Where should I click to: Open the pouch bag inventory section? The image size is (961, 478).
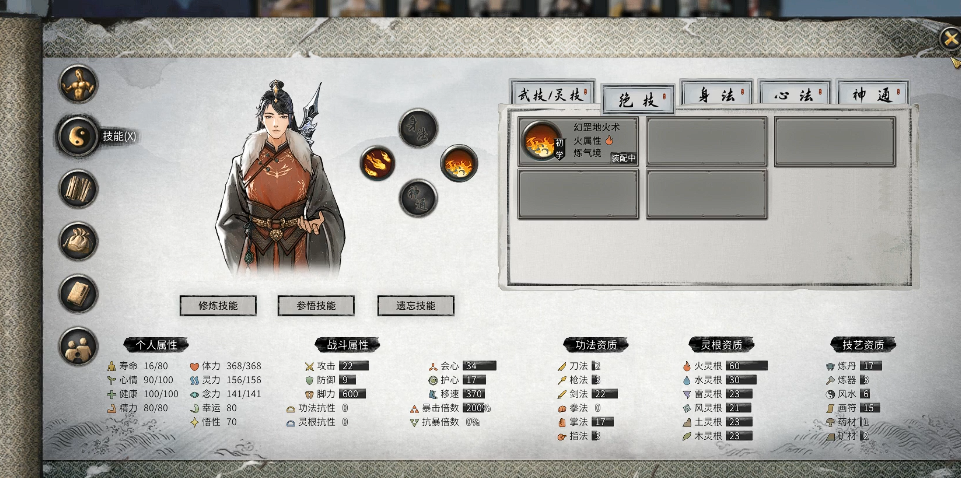tap(78, 241)
